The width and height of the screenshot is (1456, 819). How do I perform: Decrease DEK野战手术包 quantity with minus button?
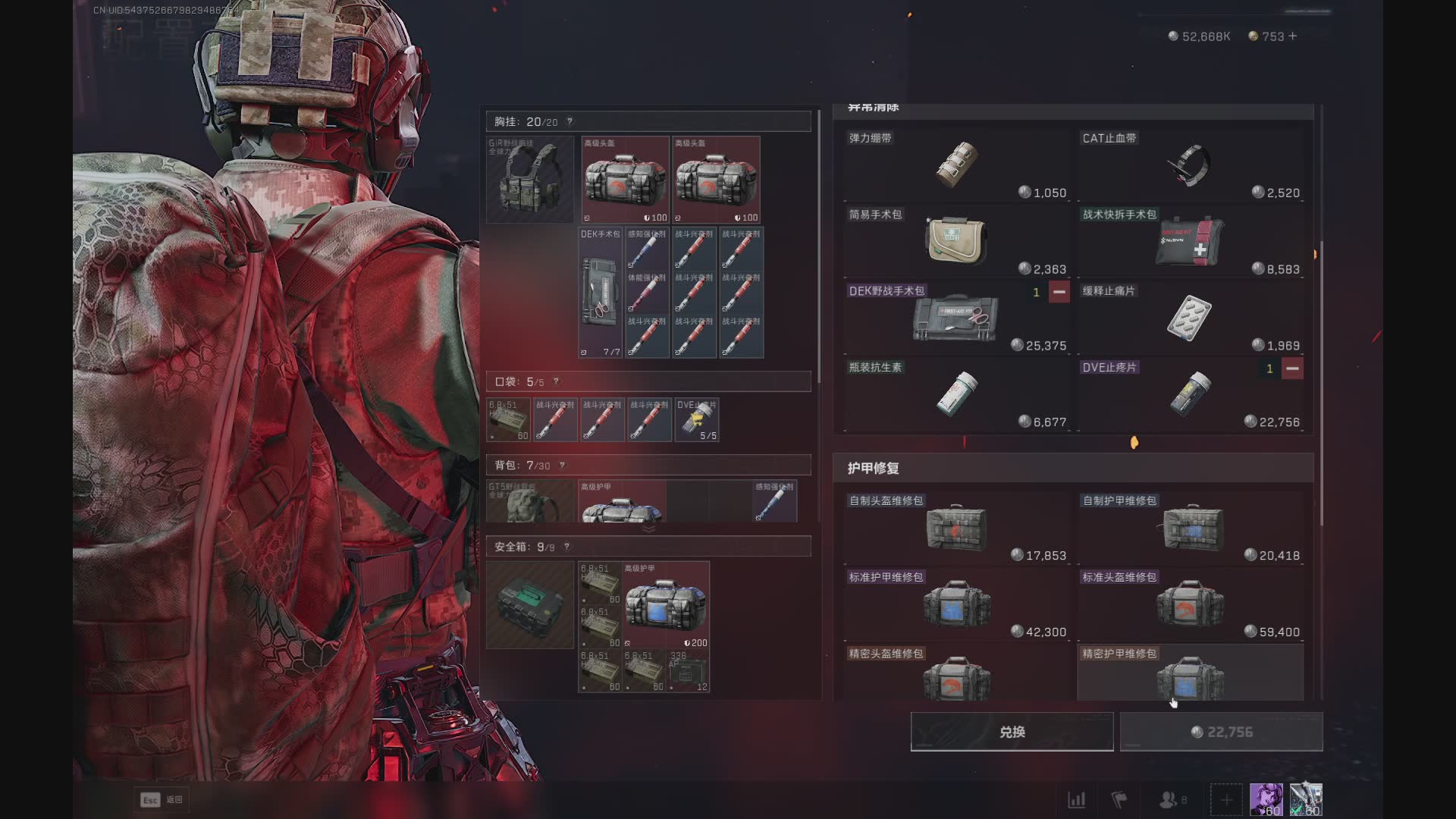1059,292
